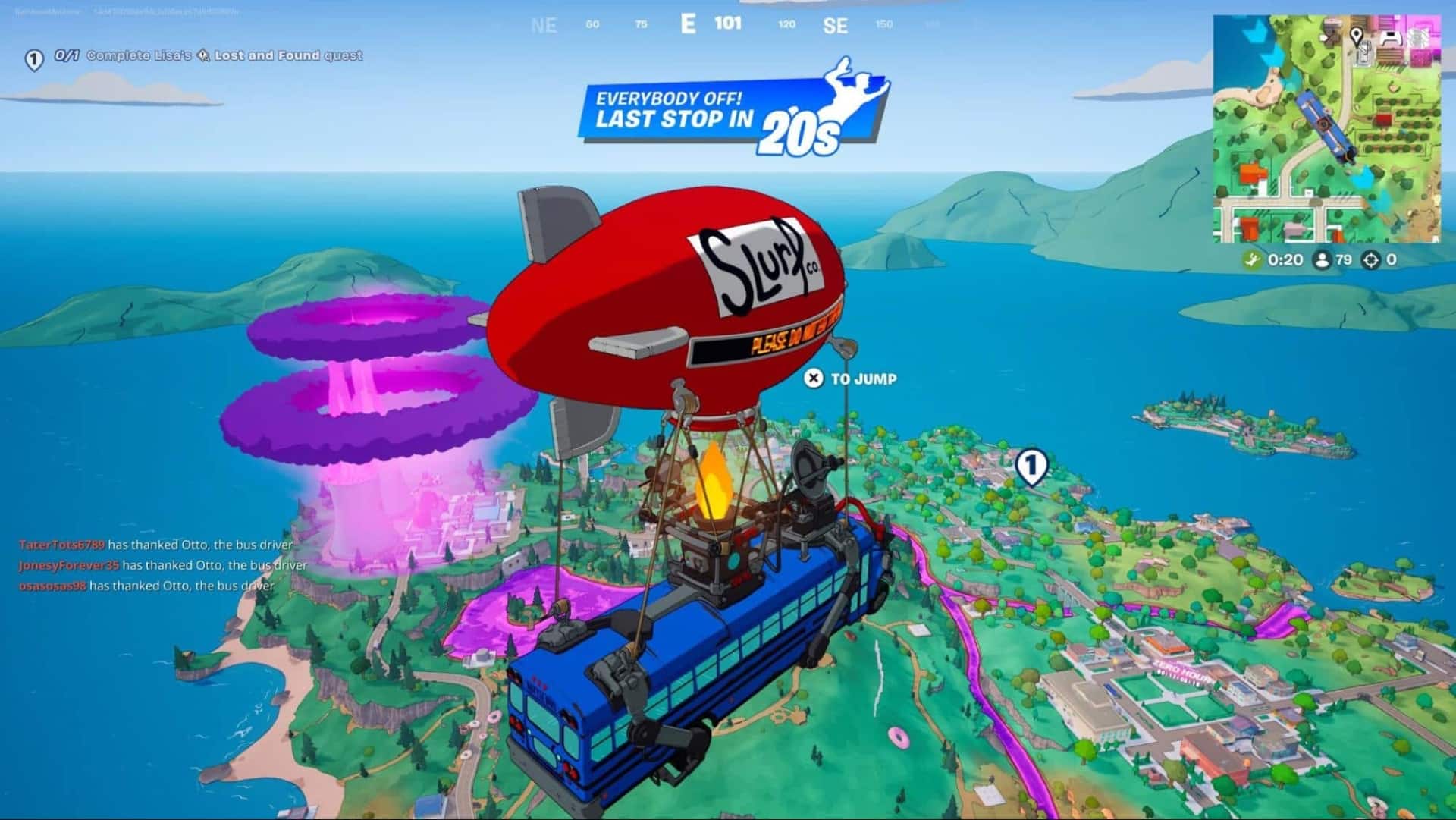Viewport: 1456px width, 820px height.
Task: Click the numbered quest pin marker labeled 1
Action: [x=33, y=55]
